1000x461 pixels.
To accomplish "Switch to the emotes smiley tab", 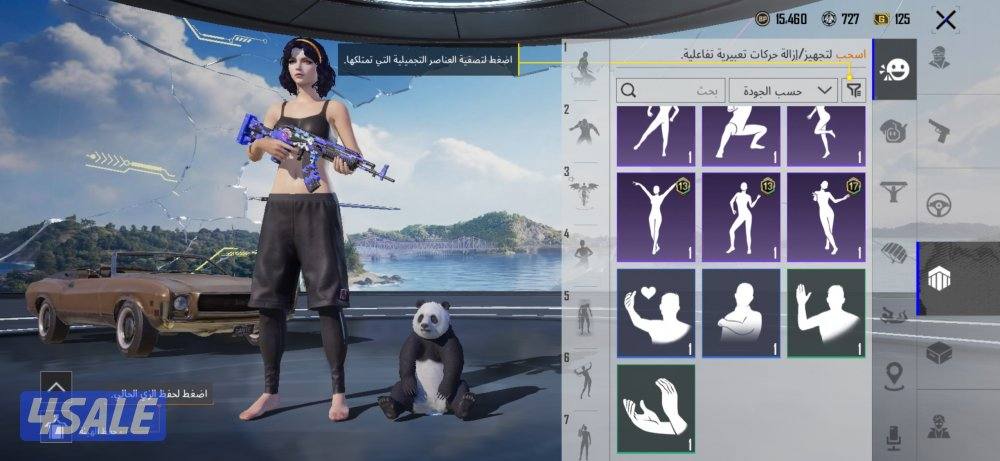I will pos(895,69).
